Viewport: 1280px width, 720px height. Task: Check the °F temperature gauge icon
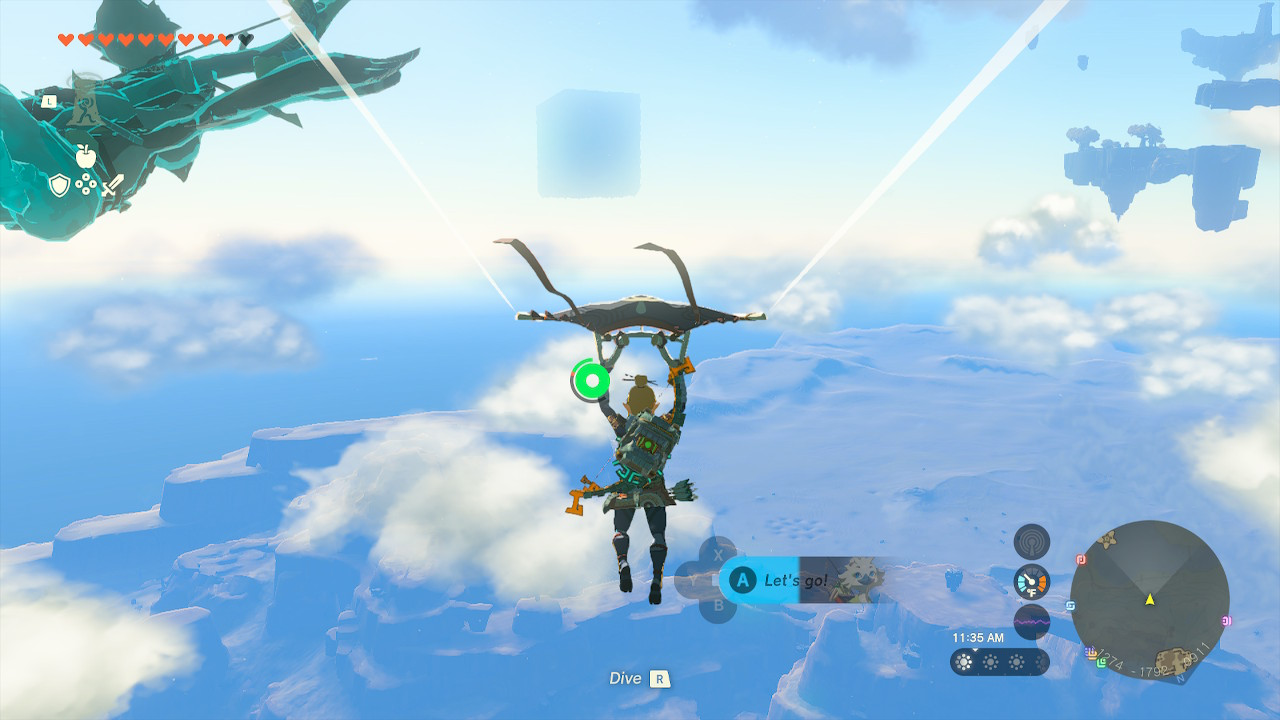point(1031,582)
